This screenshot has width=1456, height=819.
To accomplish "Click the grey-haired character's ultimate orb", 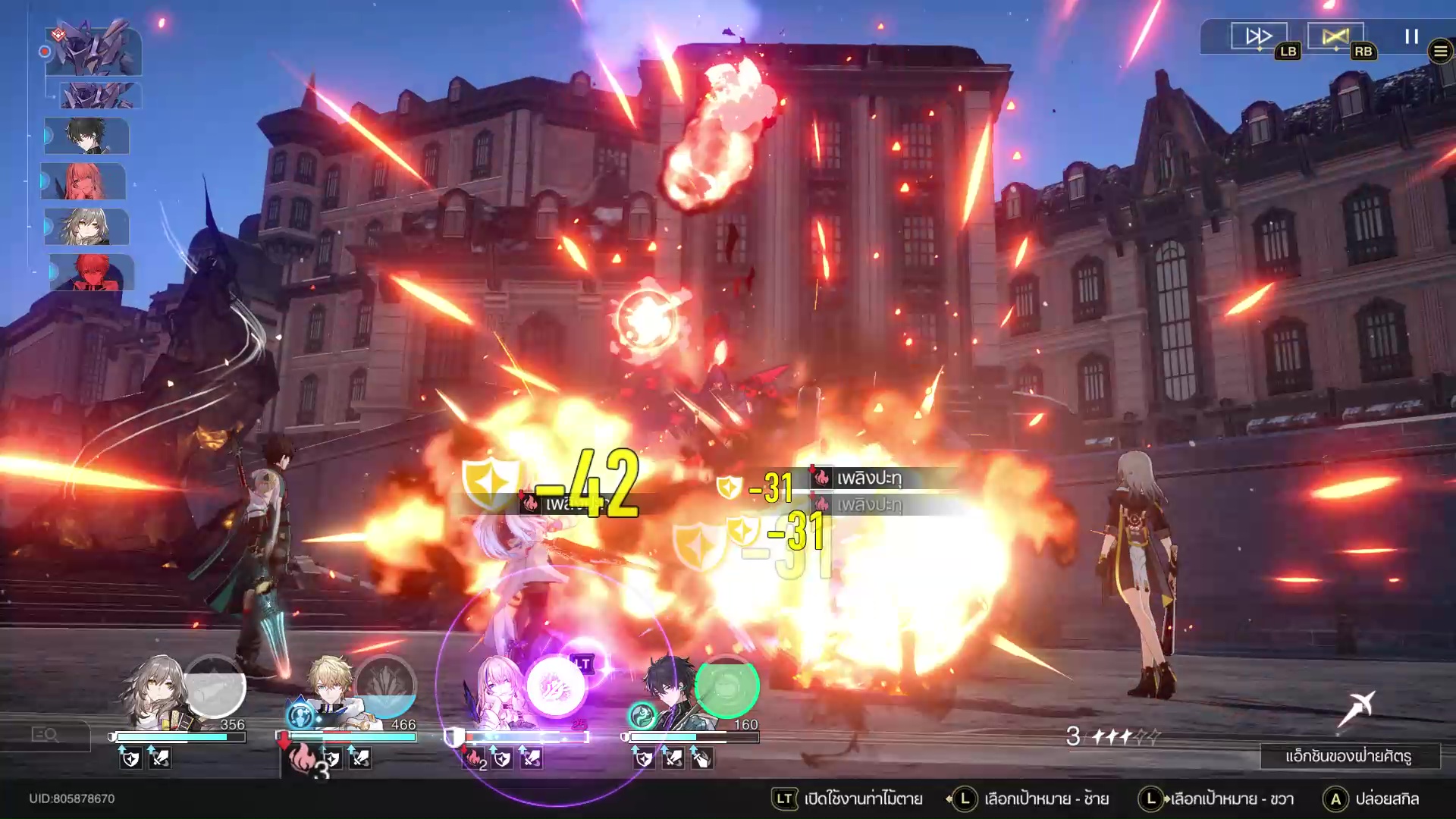I will coord(215,686).
